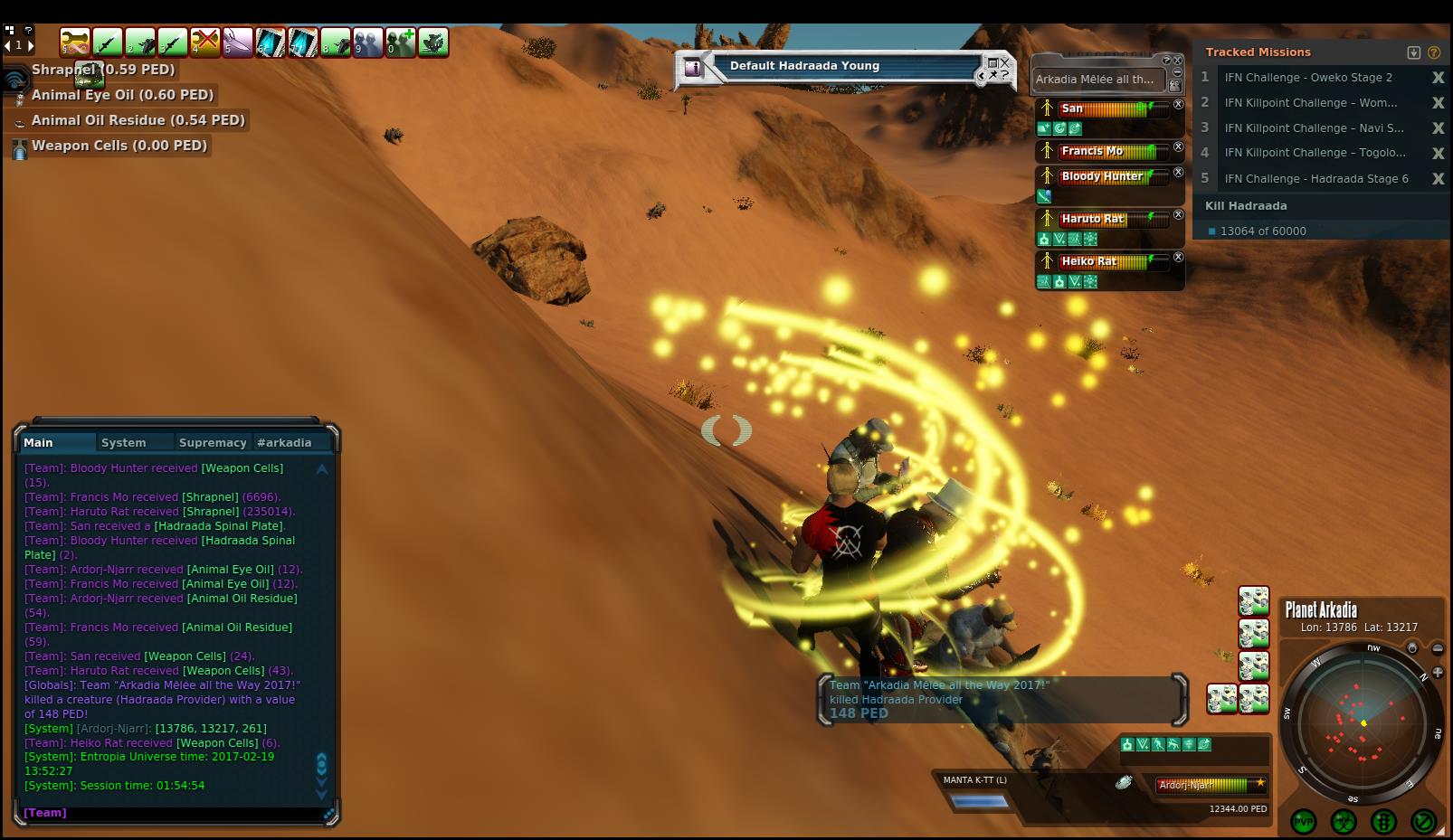The image size is (1453, 840).
Task: Go to next hotbar page arrow
Action: tap(30, 45)
